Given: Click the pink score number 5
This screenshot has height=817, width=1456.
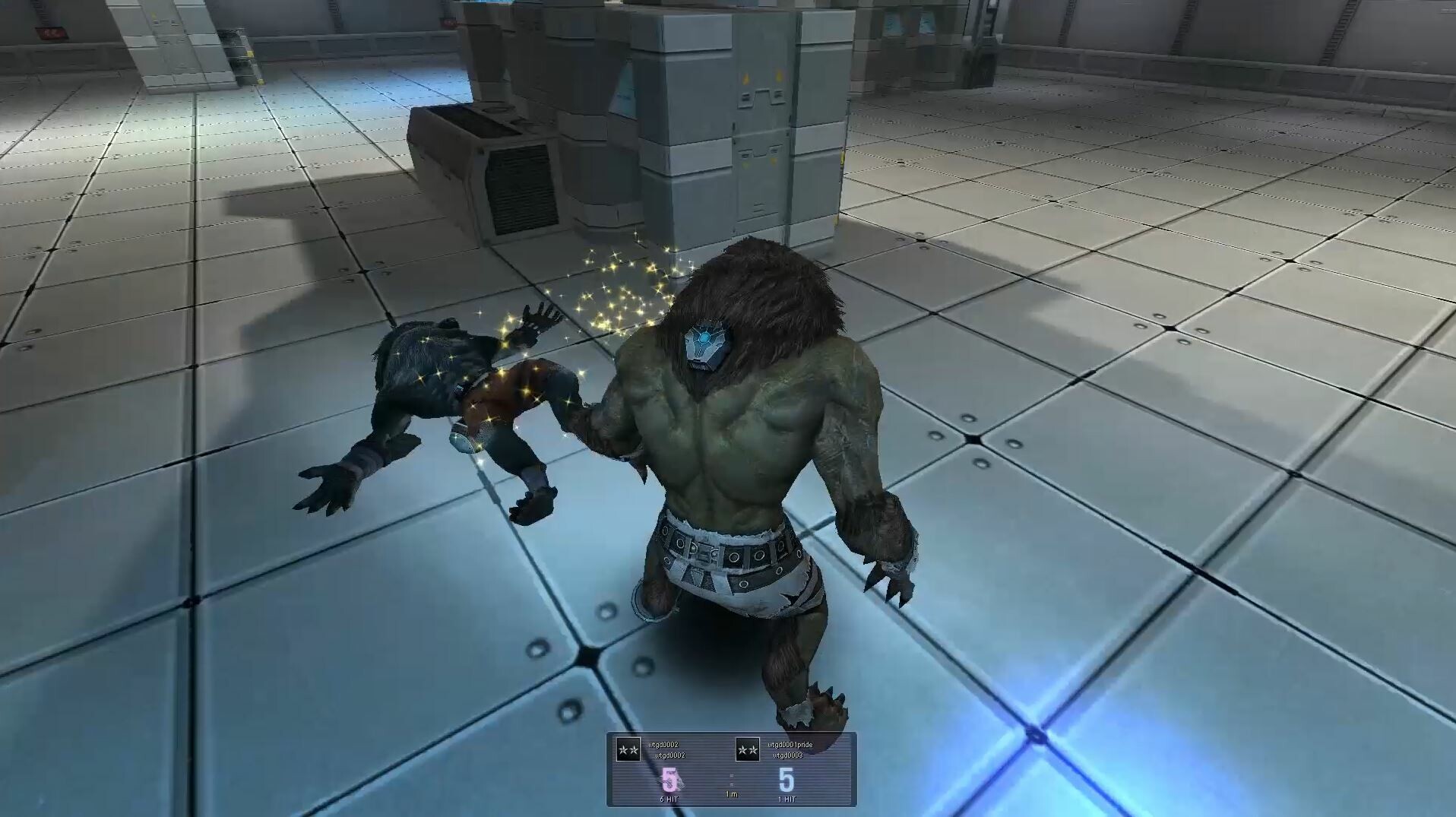Looking at the screenshot, I should coord(669,778).
